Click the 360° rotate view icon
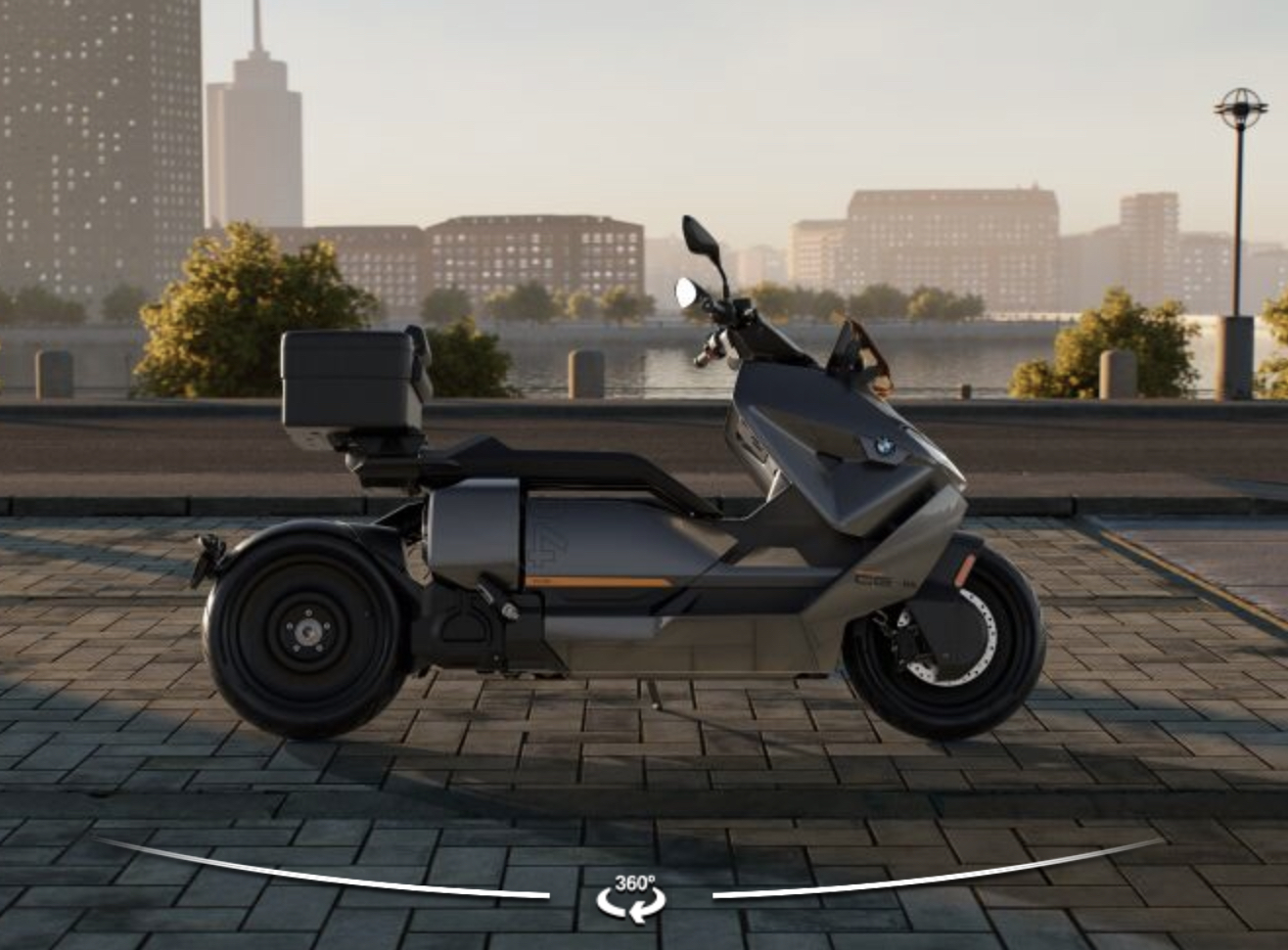This screenshot has height=950, width=1288. [x=632, y=896]
